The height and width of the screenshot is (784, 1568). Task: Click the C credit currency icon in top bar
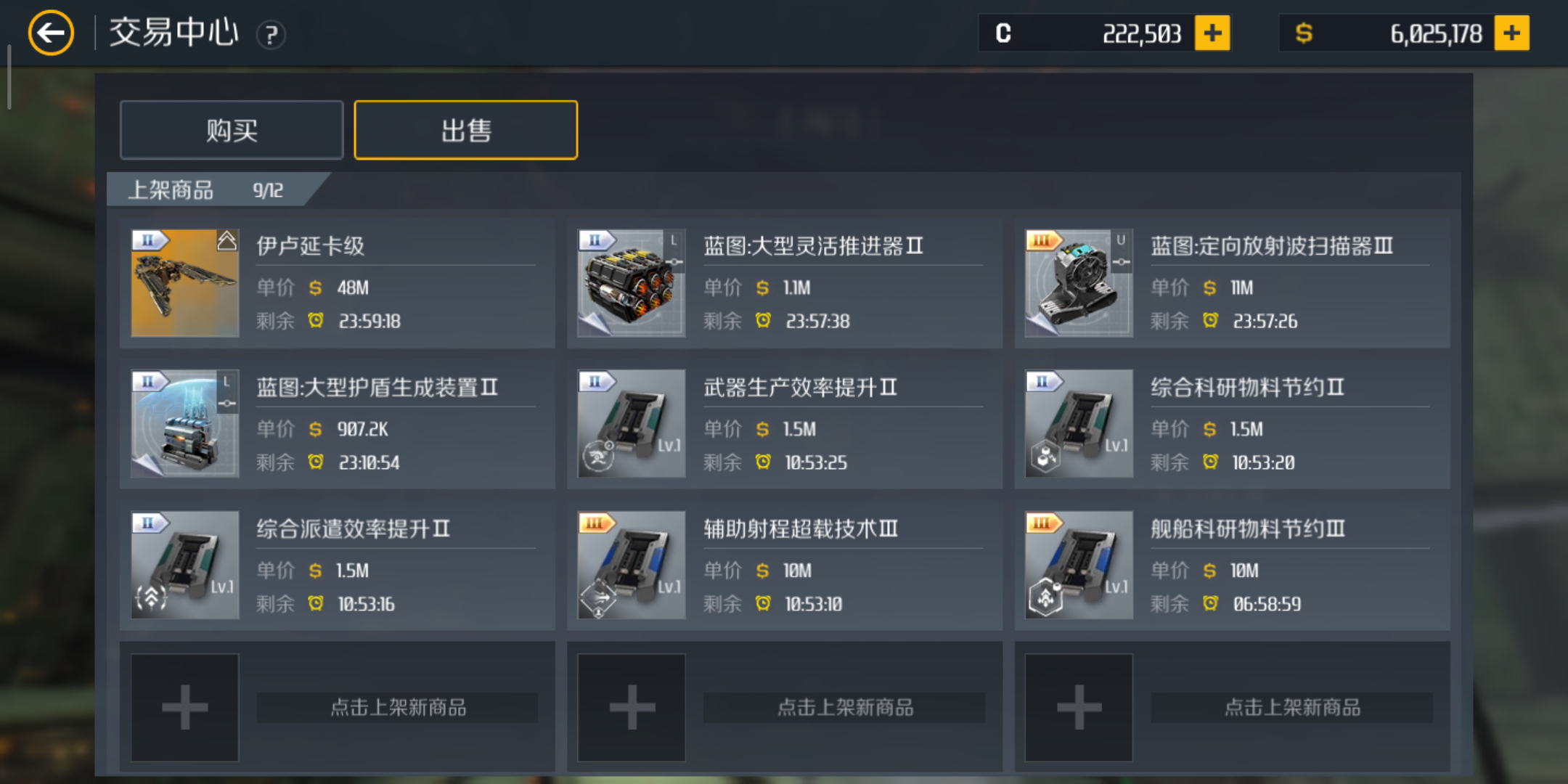pos(1004,33)
